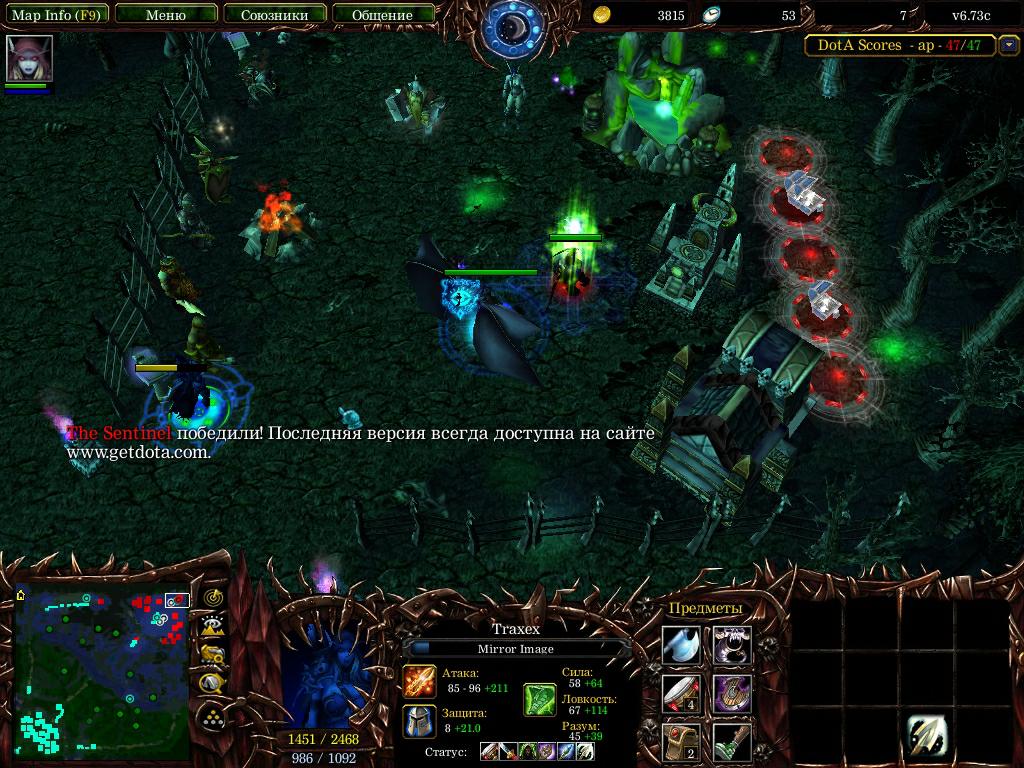Toggle minimap creep display button
Image resolution: width=1024 pixels, height=768 pixels.
pos(212,684)
